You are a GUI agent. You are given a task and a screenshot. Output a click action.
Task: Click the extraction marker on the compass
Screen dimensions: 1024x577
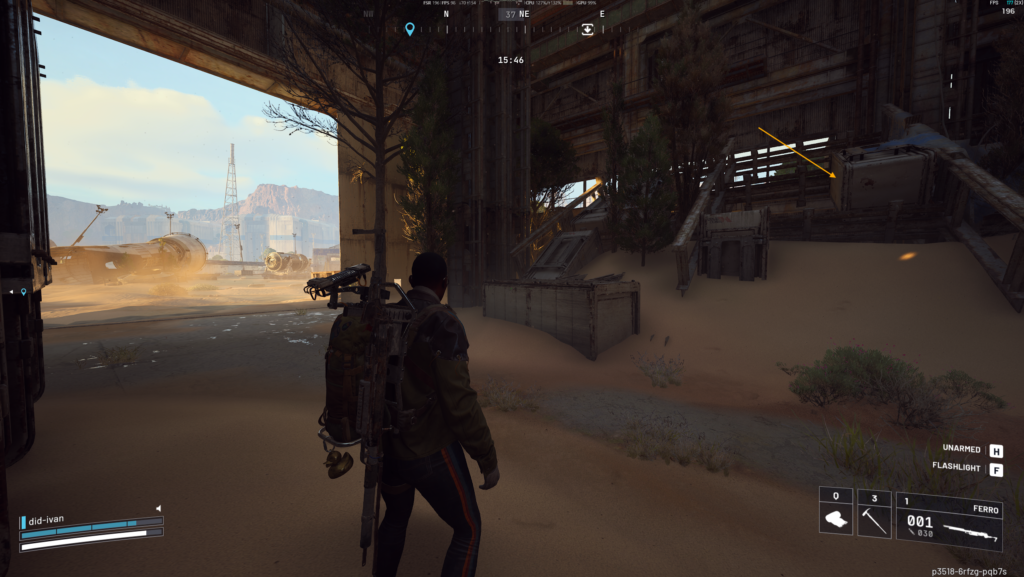[x=587, y=29]
